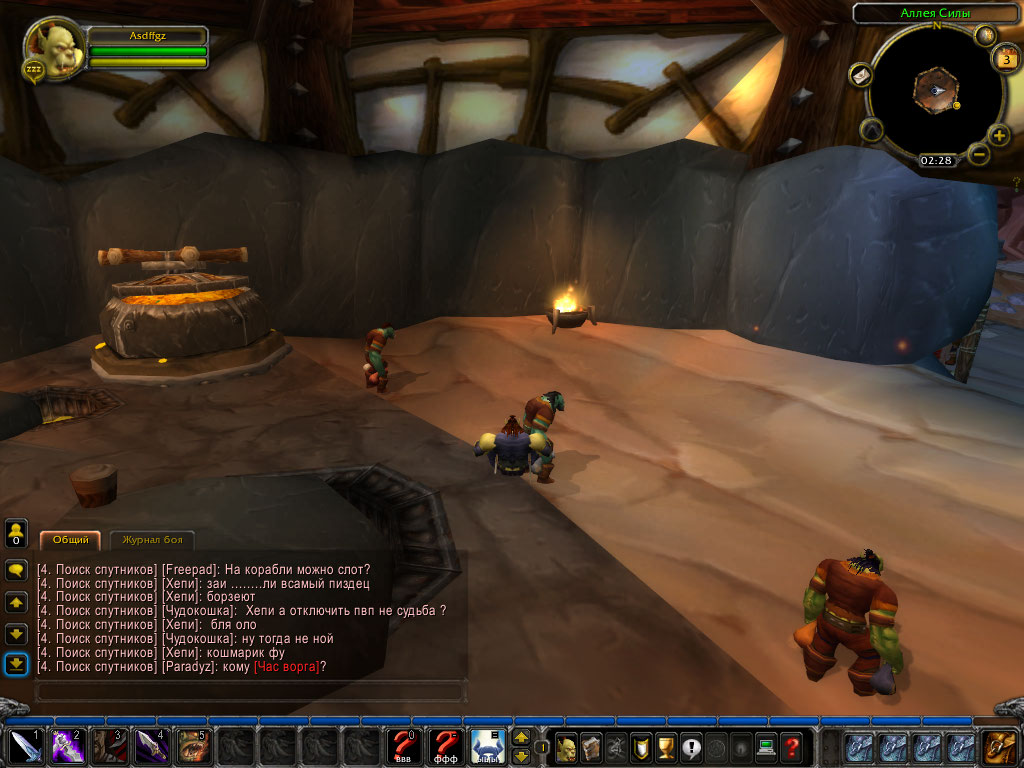Use the sword ability in slot 1
Screen dimensions: 1024x768
point(26,747)
